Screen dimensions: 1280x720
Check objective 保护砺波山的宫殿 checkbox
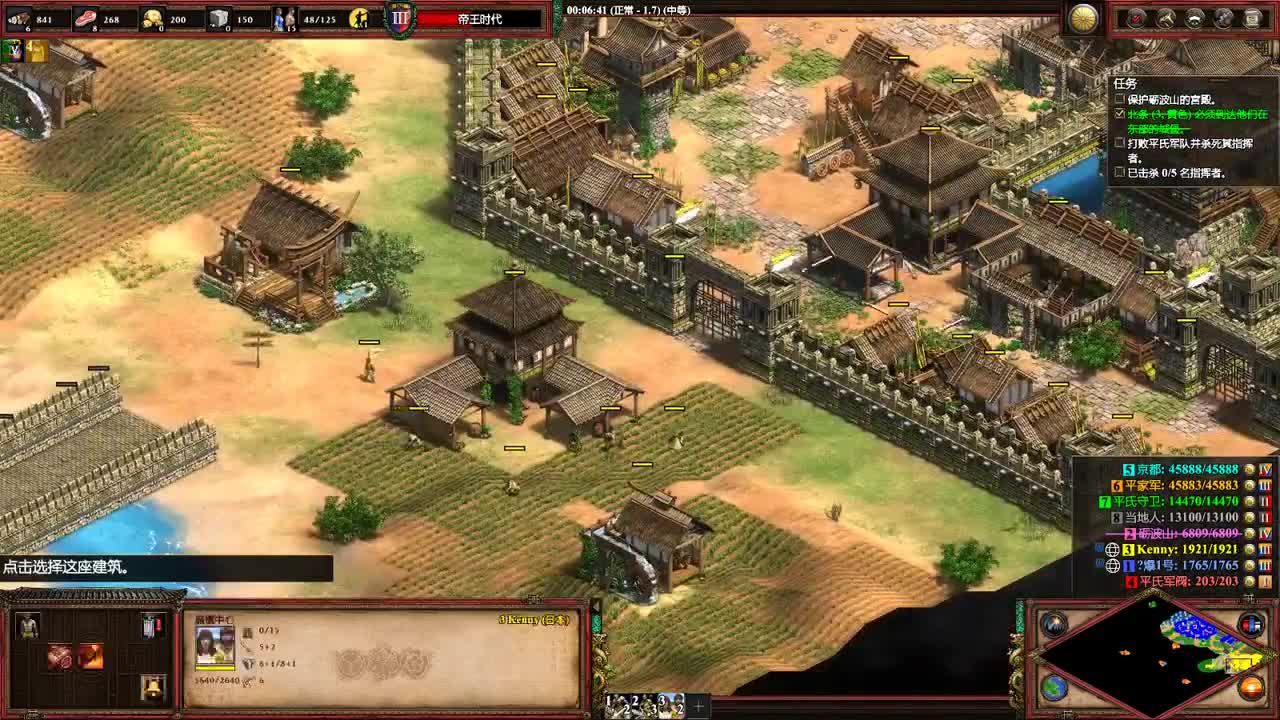[x=1118, y=99]
